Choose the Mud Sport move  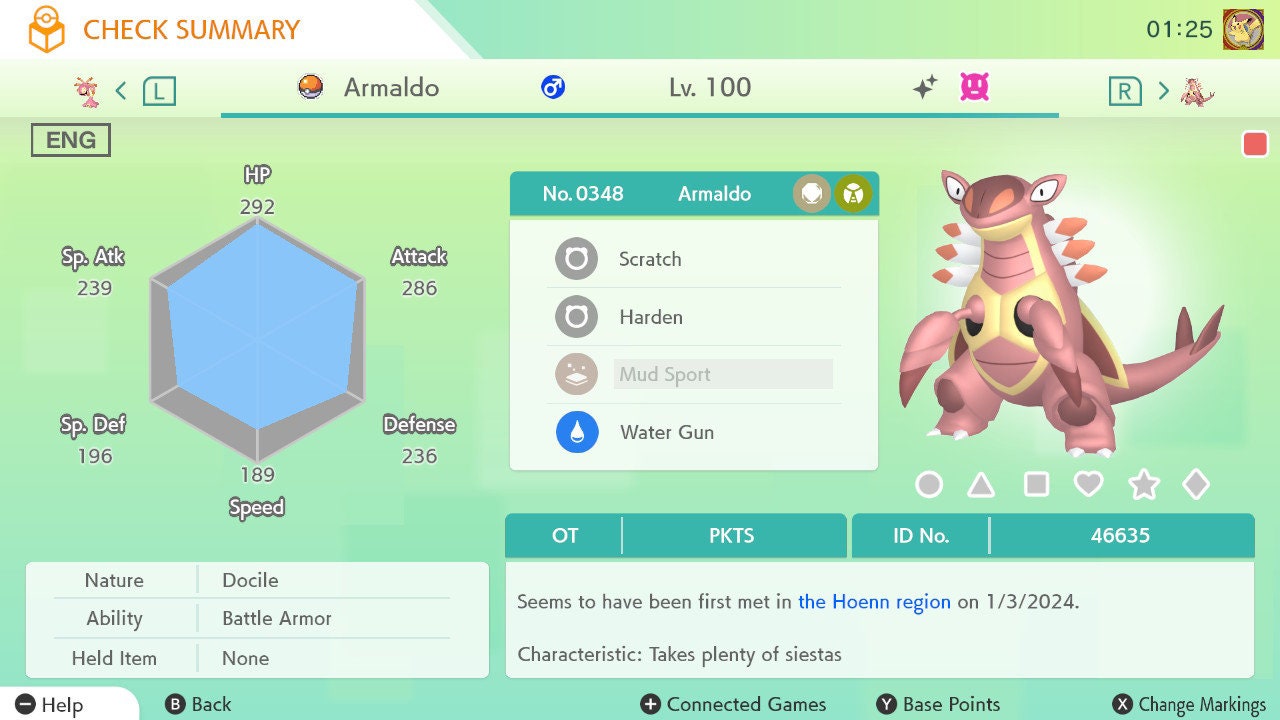coord(665,375)
